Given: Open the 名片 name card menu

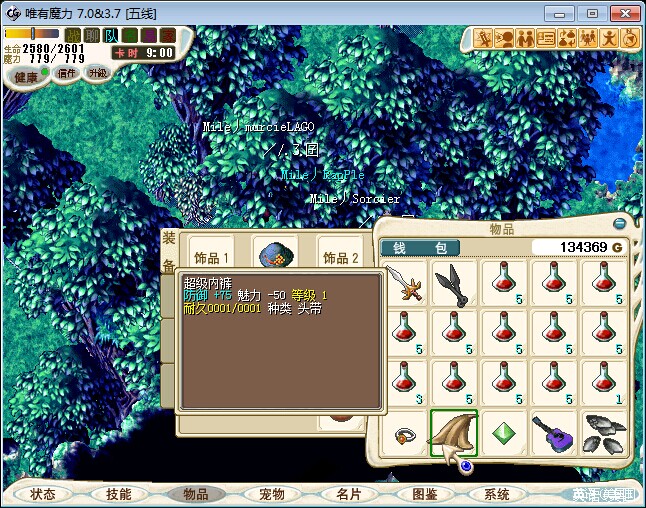Looking at the screenshot, I should [x=348, y=494].
